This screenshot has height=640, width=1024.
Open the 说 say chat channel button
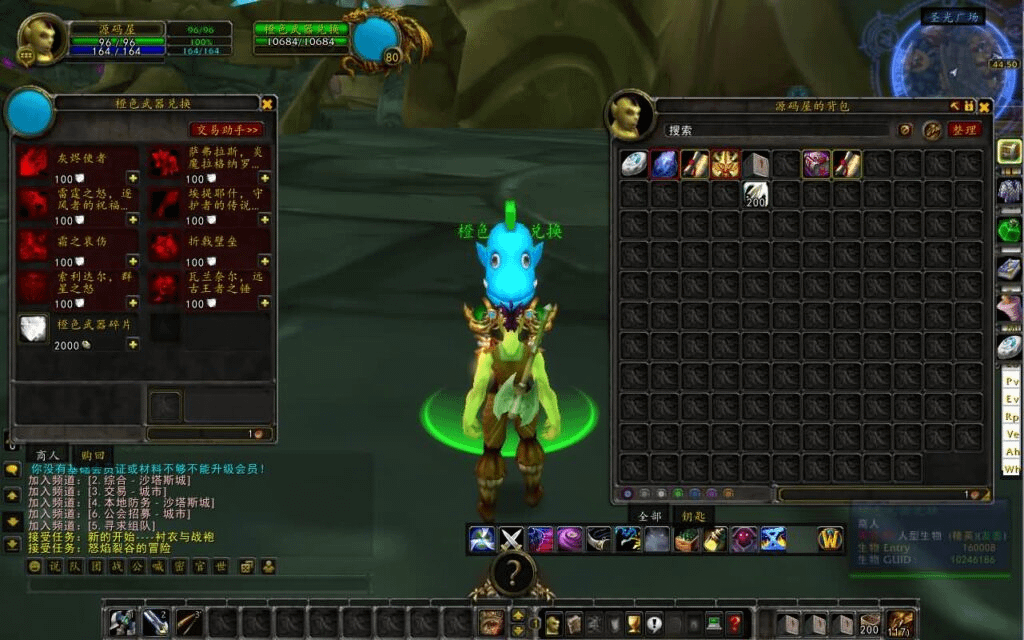tap(54, 567)
